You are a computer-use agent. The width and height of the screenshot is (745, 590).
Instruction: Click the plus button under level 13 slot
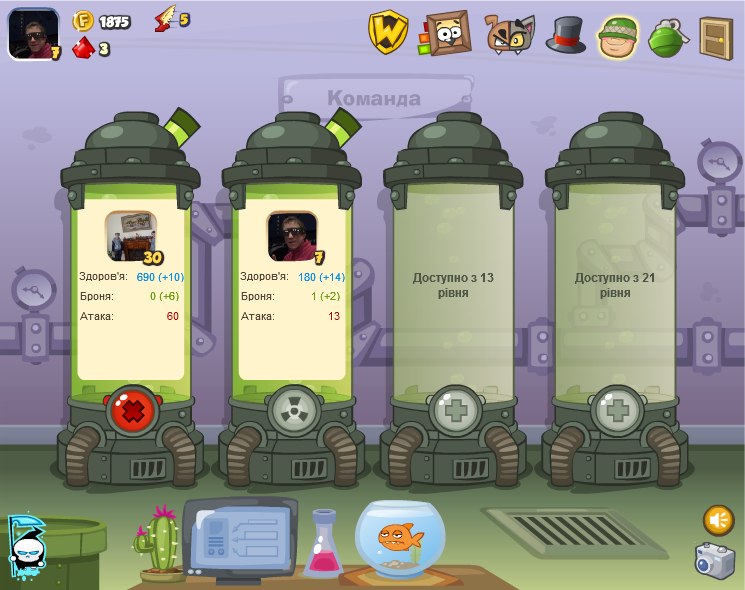click(453, 409)
